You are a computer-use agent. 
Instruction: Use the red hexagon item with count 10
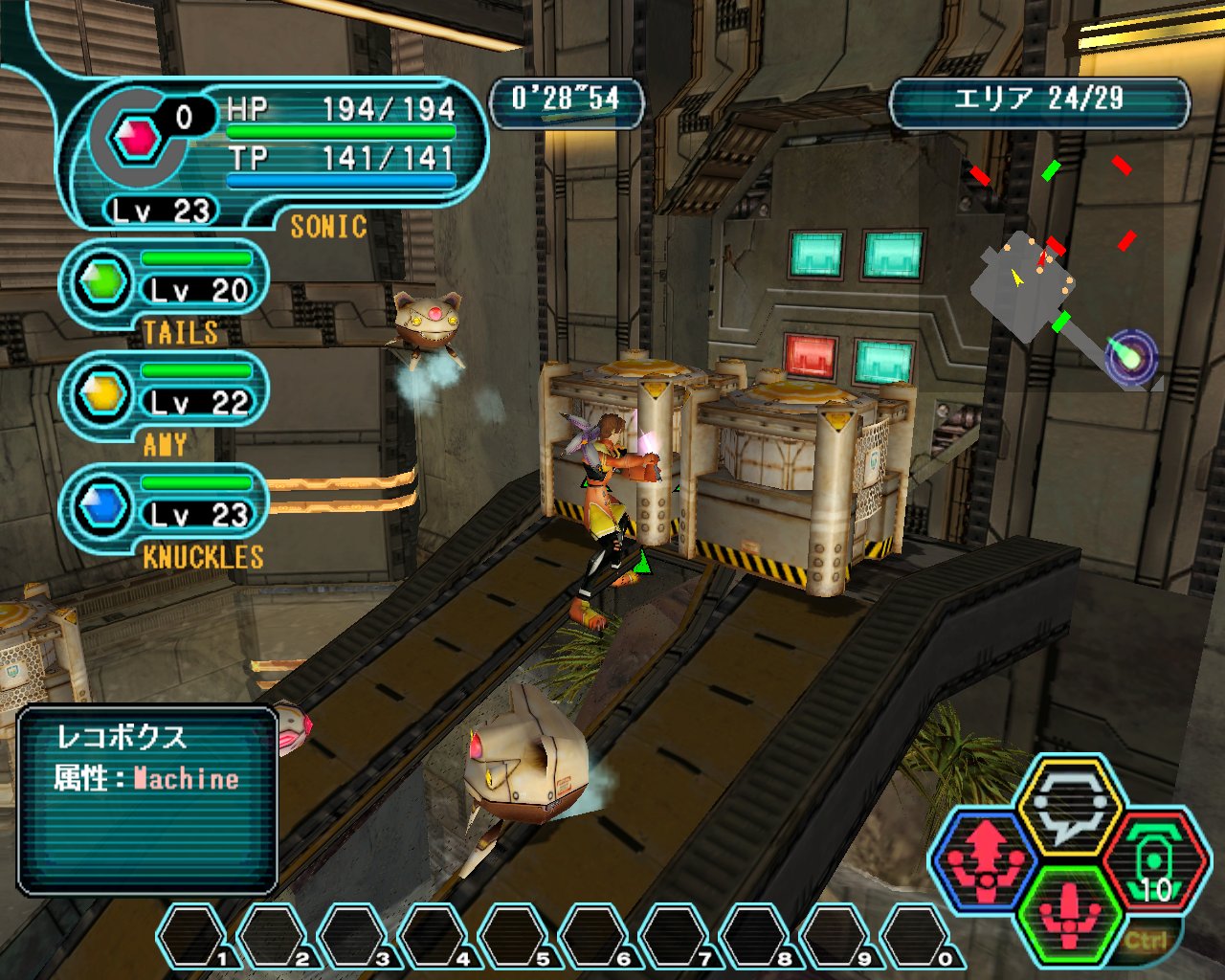(1155, 859)
